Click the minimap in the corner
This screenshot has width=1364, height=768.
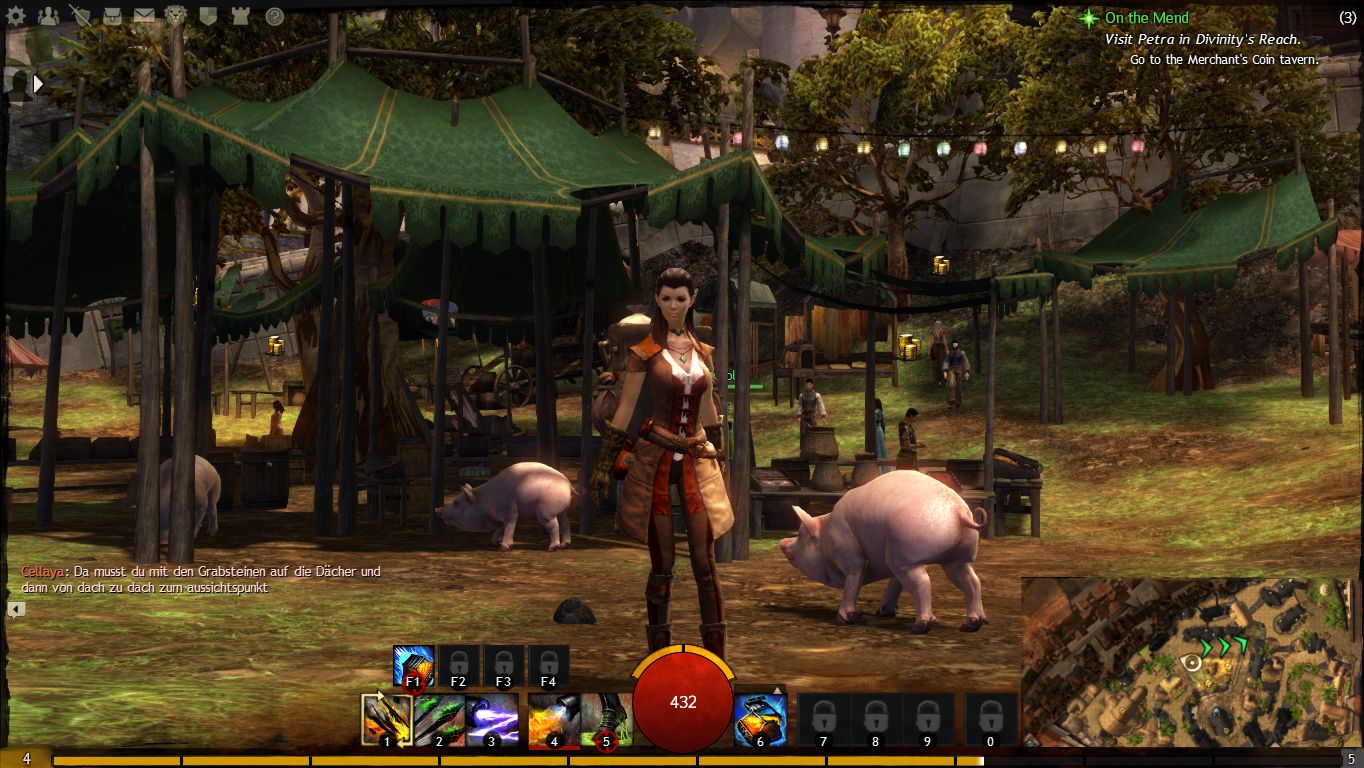click(x=1191, y=661)
